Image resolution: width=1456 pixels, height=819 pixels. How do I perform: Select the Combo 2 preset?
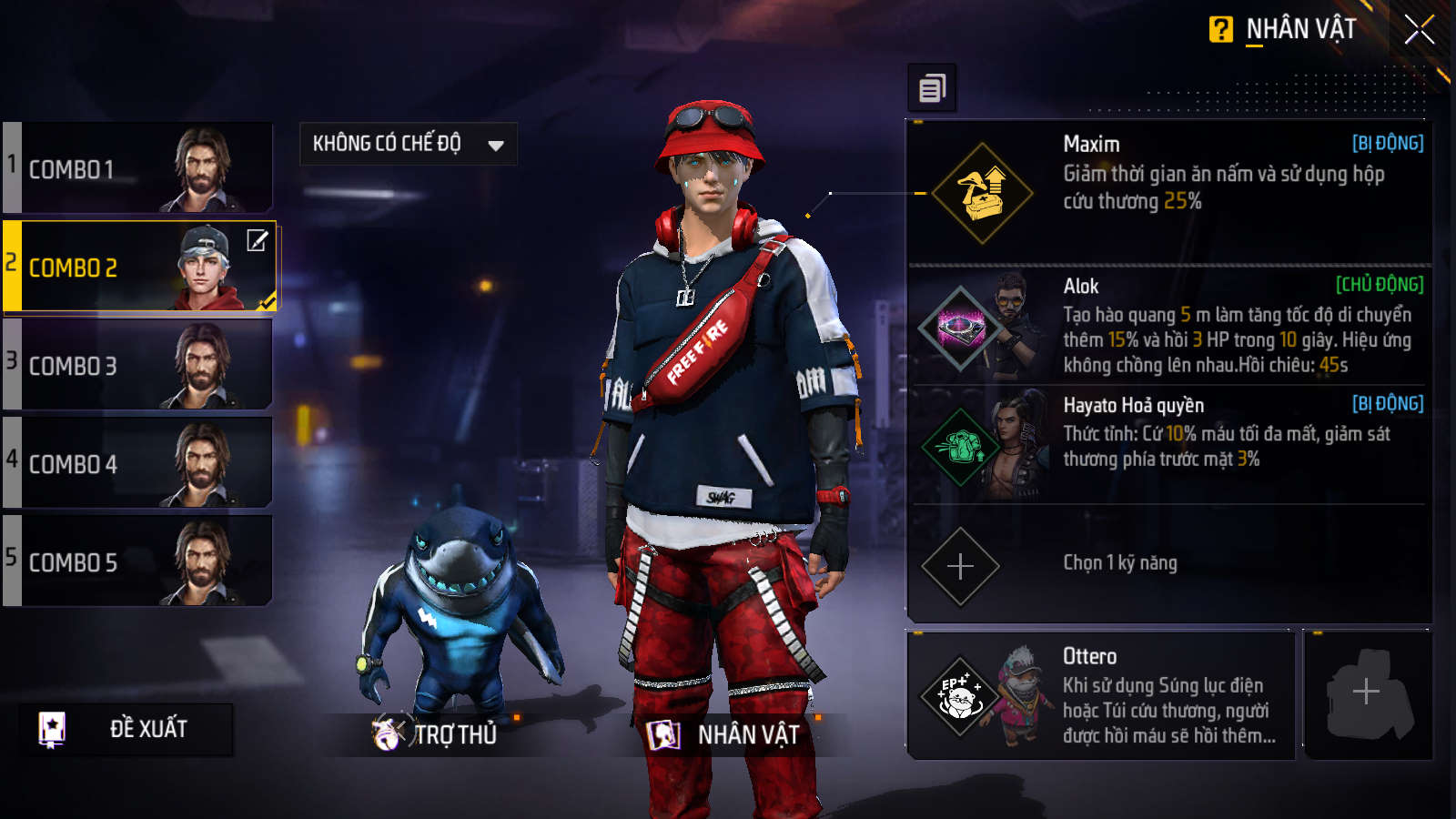[127, 268]
